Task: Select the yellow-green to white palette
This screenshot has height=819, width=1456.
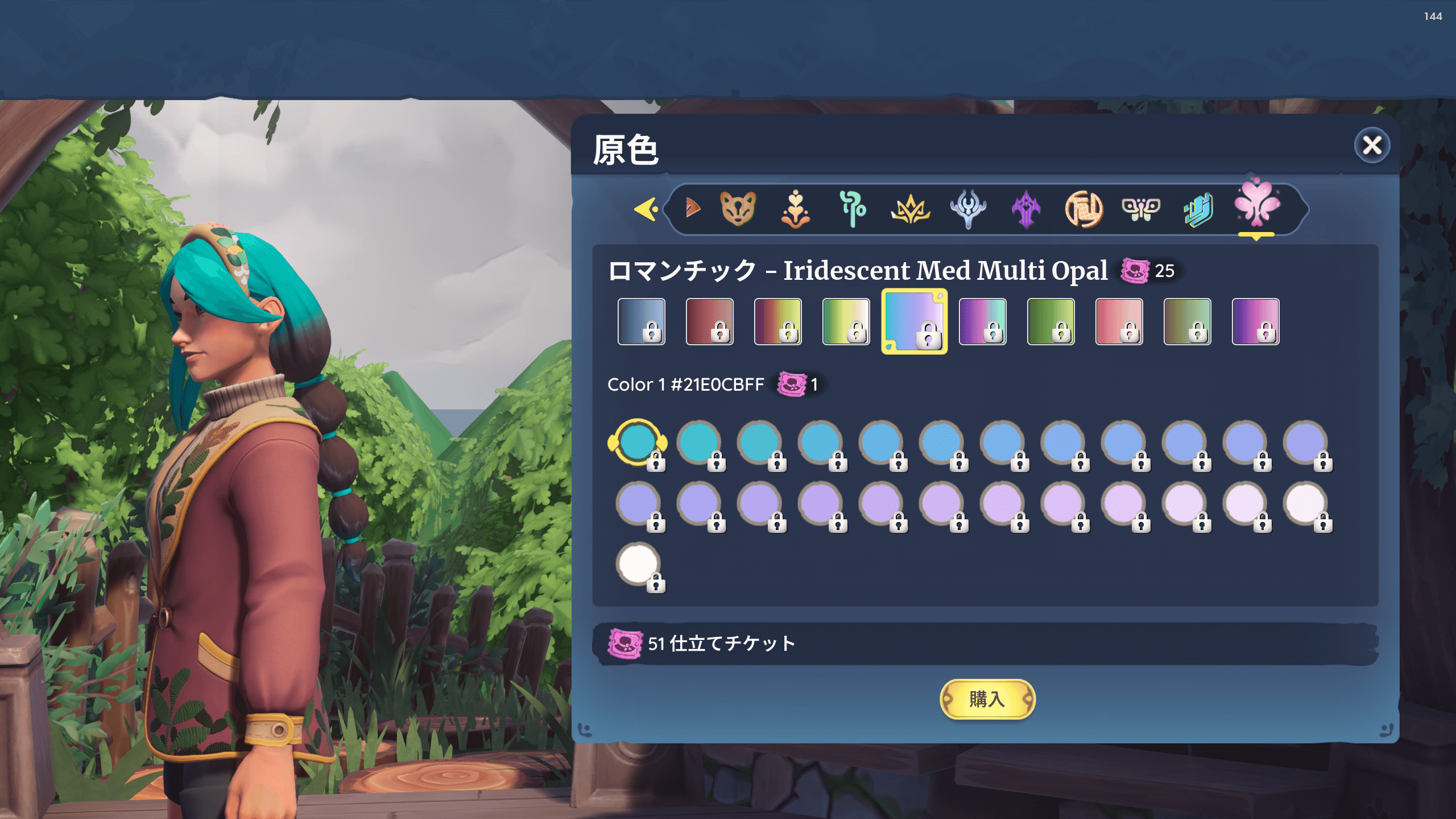Action: click(x=846, y=321)
